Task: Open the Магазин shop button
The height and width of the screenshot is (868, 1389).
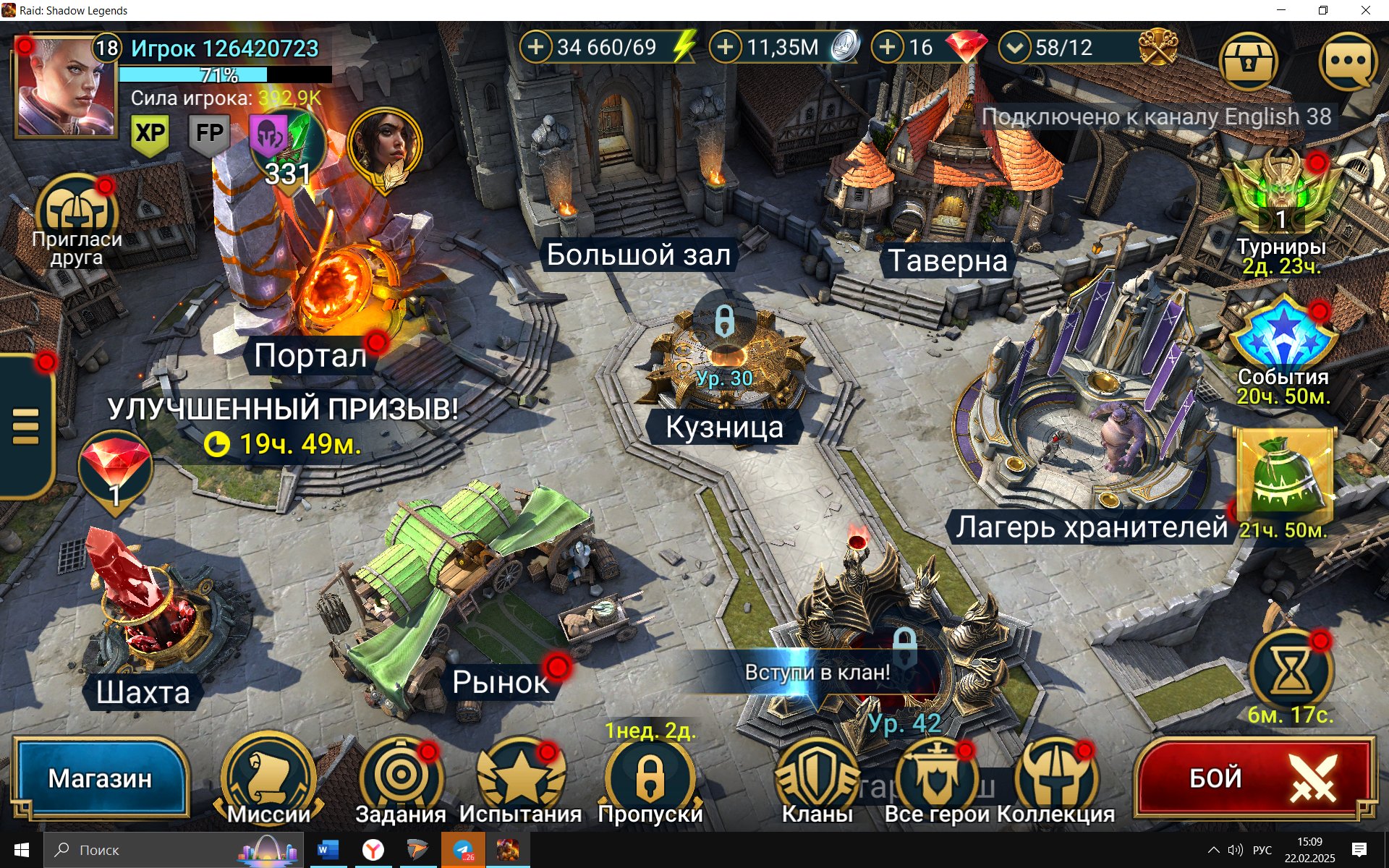Action: coord(100,778)
